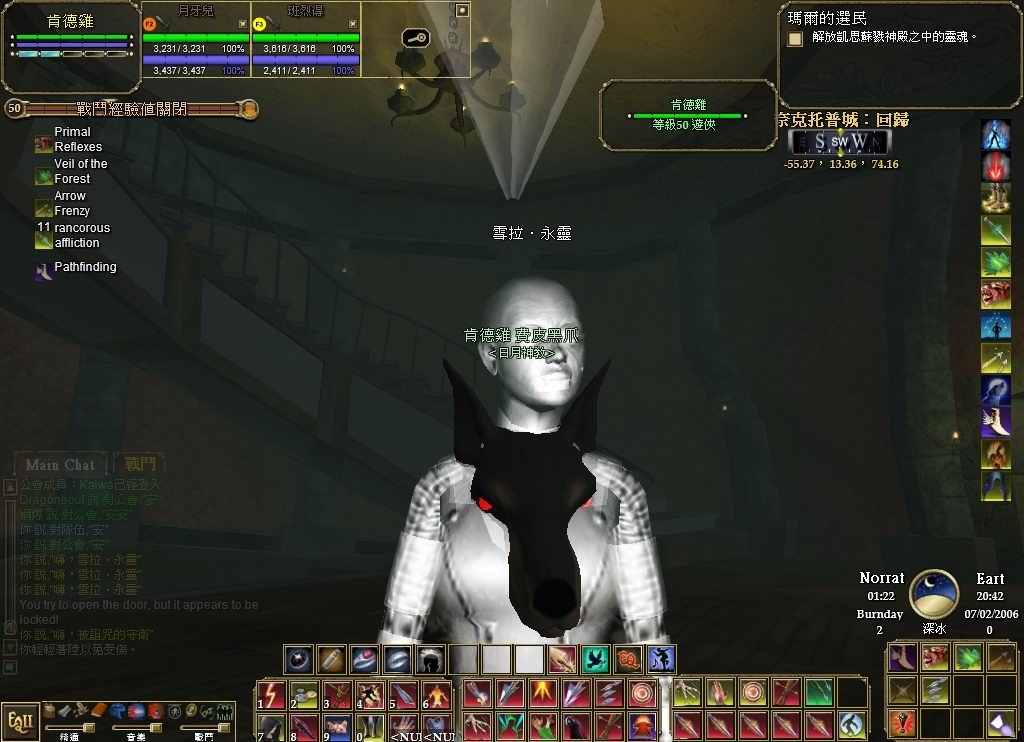Open the EQII main menu button
This screenshot has width=1024, height=742.
coord(19,720)
